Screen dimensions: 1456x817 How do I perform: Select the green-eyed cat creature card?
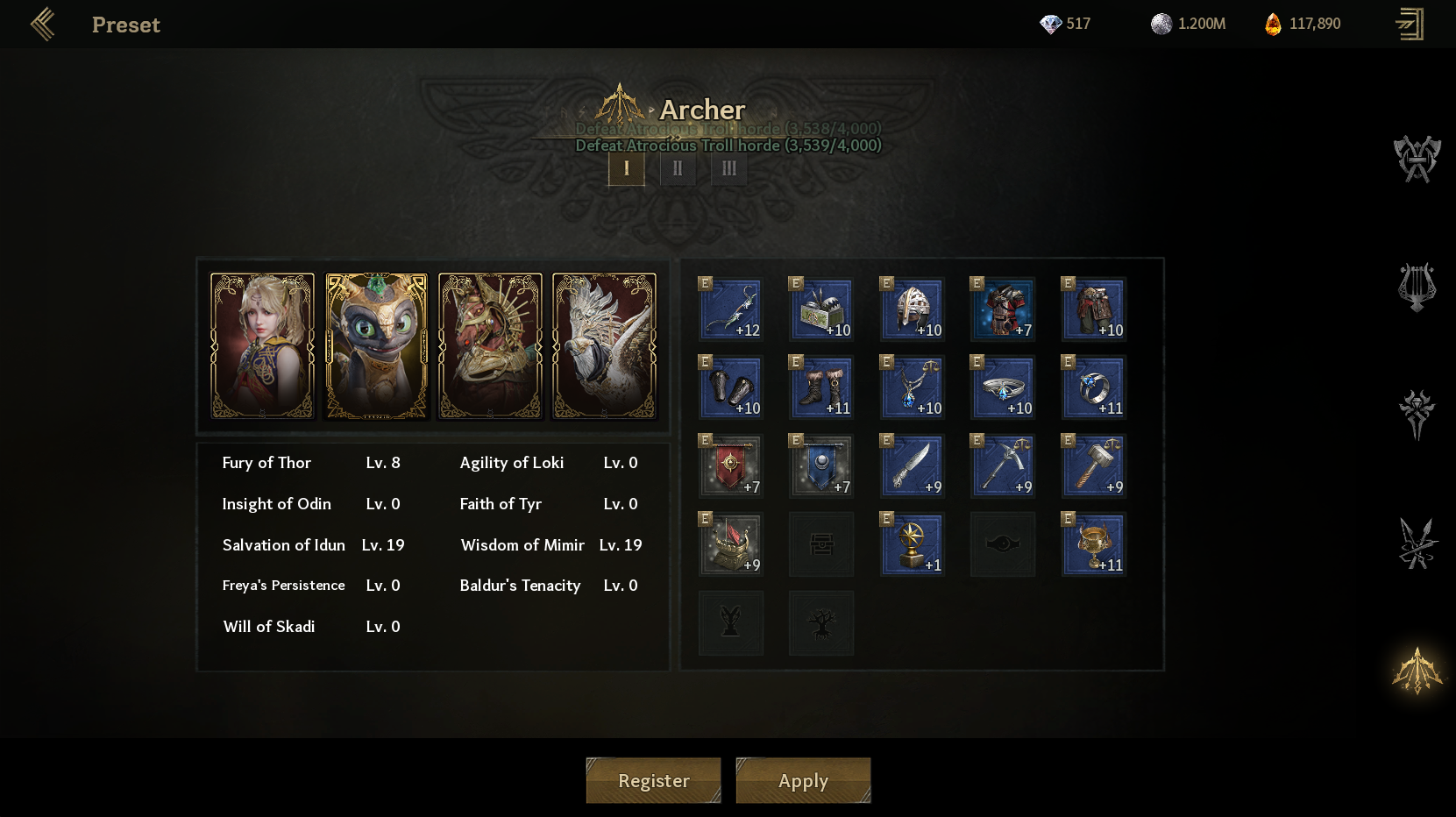coord(376,345)
